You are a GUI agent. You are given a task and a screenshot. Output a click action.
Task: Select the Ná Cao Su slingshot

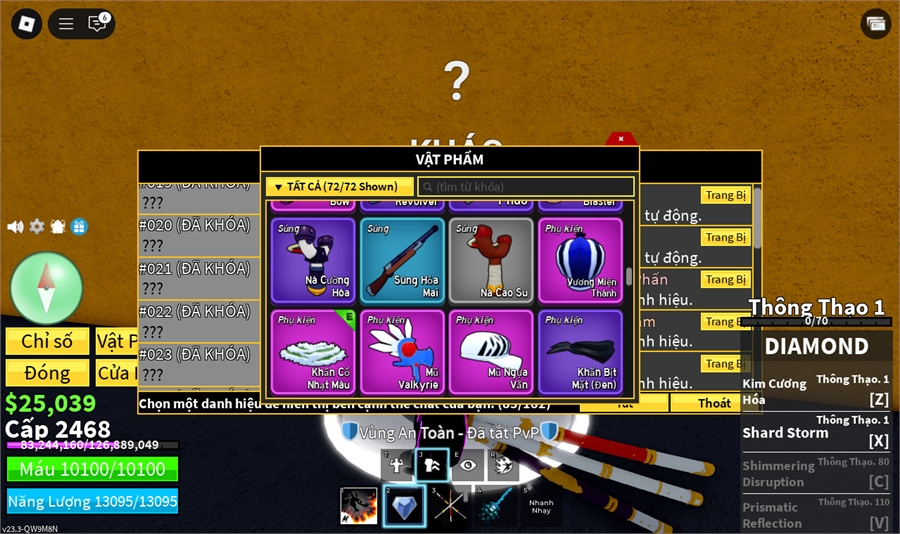[x=492, y=260]
